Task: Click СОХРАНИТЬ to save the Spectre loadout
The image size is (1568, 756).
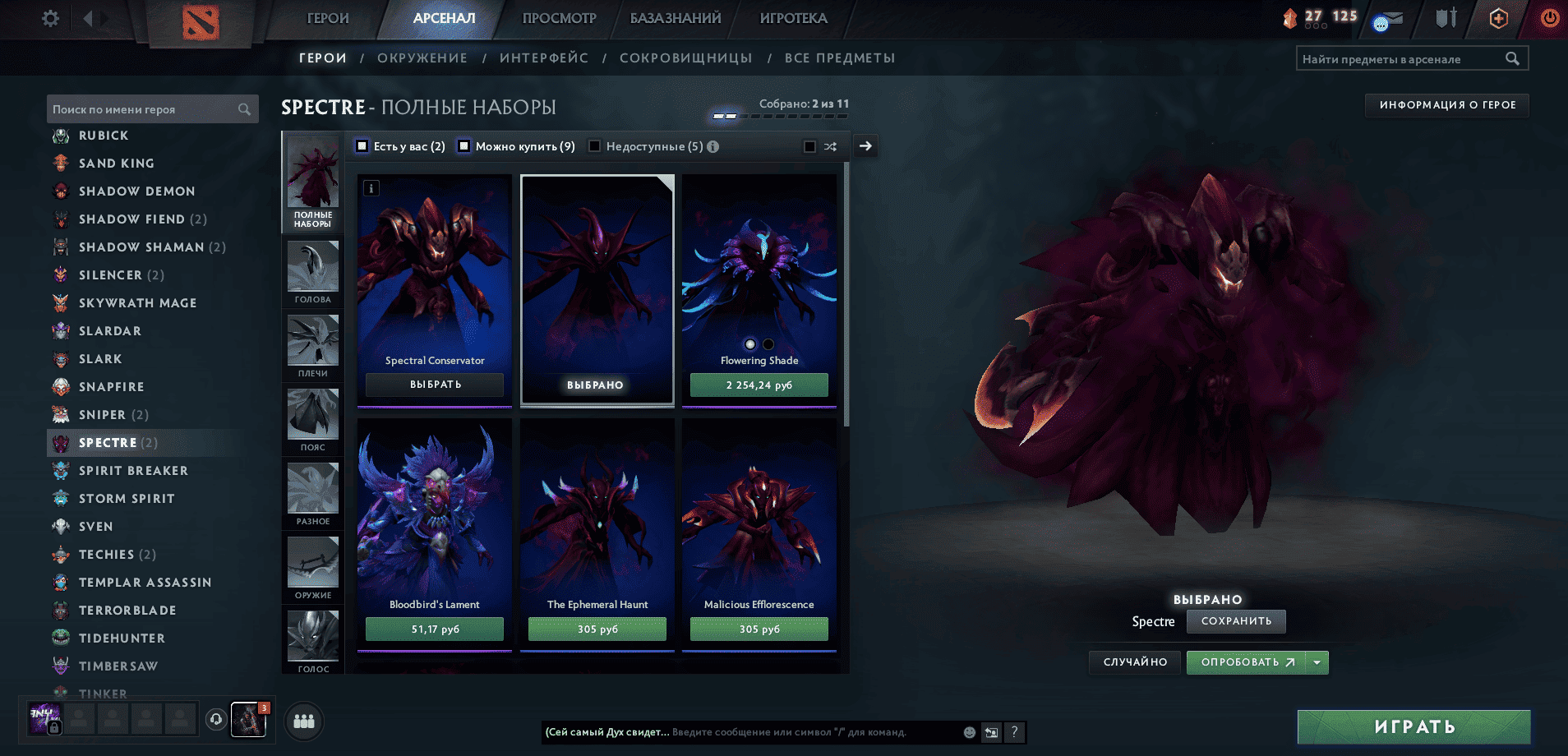Action: click(1236, 622)
